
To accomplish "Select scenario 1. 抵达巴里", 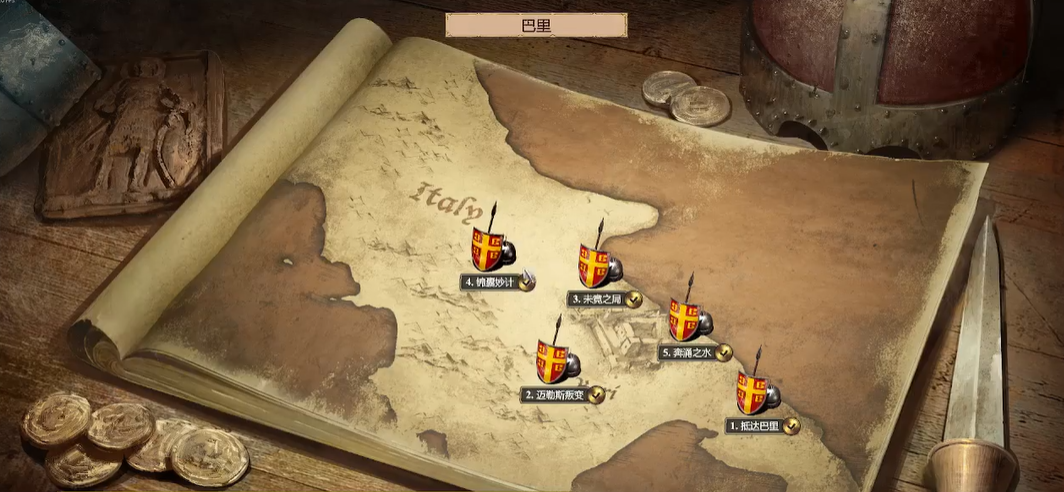I will tap(756, 394).
